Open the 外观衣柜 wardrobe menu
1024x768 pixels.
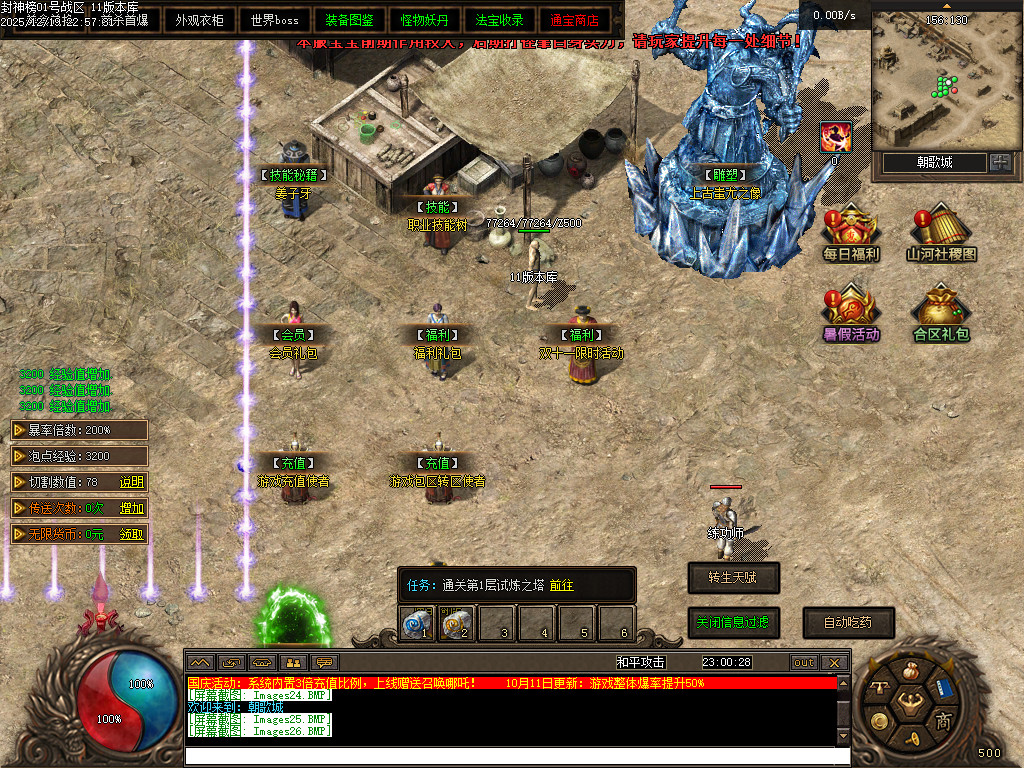[200, 19]
